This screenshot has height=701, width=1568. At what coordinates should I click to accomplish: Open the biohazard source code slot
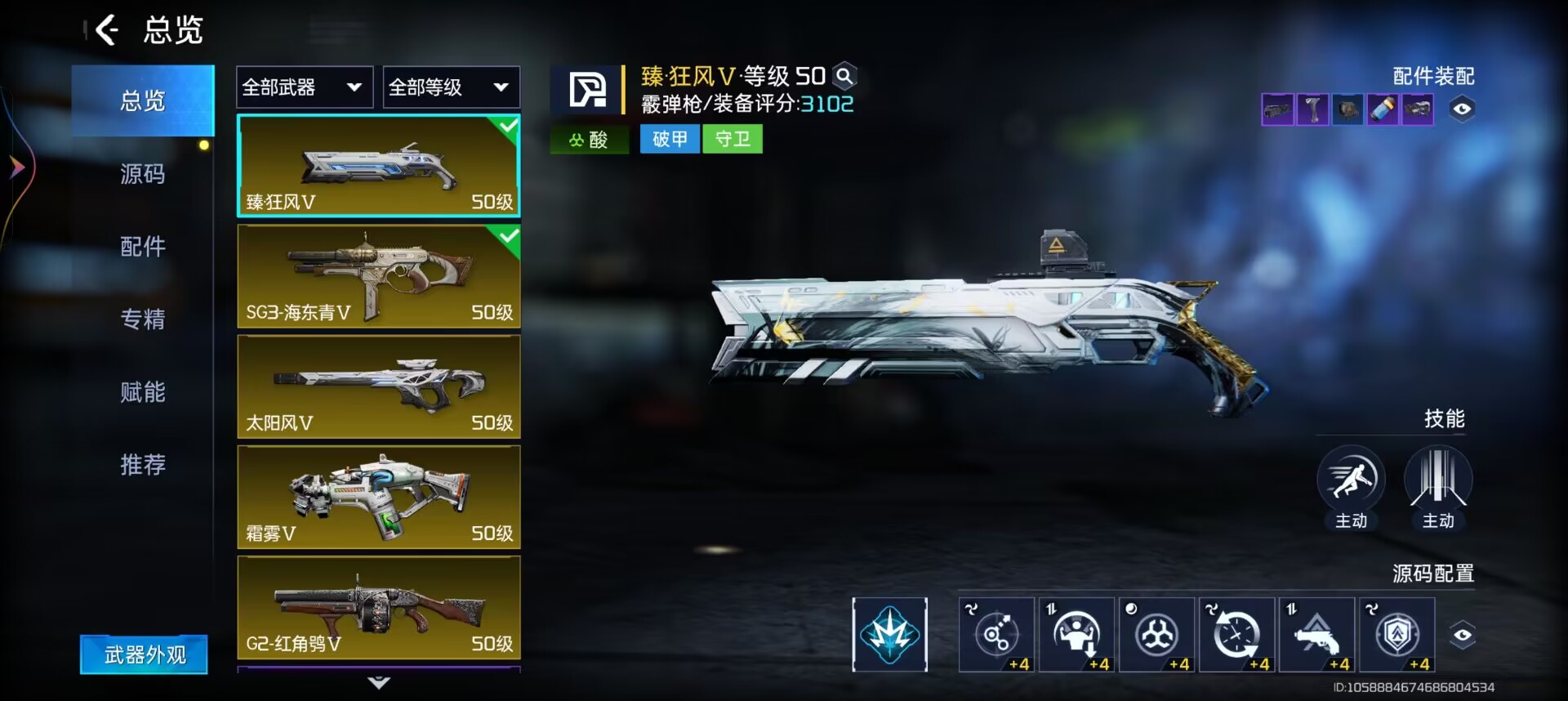pyautogui.click(x=1156, y=634)
